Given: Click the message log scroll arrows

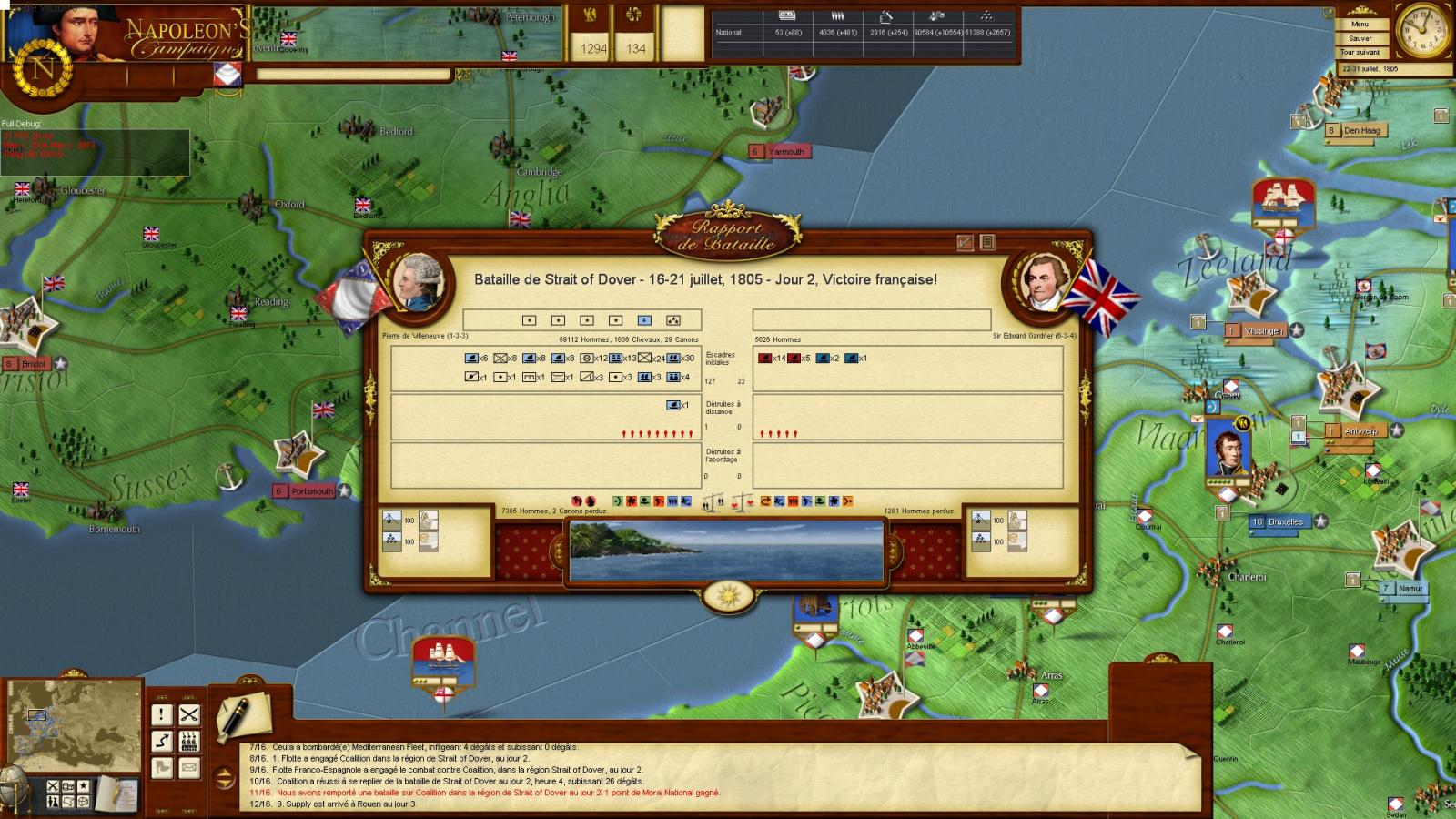Looking at the screenshot, I should (x=224, y=777).
